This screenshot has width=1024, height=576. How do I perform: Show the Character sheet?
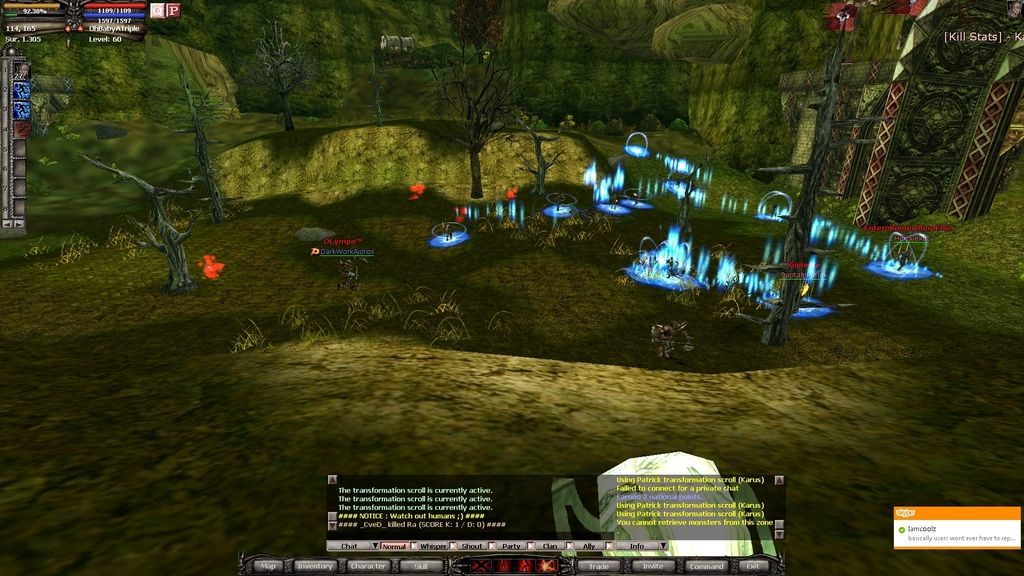[x=368, y=566]
